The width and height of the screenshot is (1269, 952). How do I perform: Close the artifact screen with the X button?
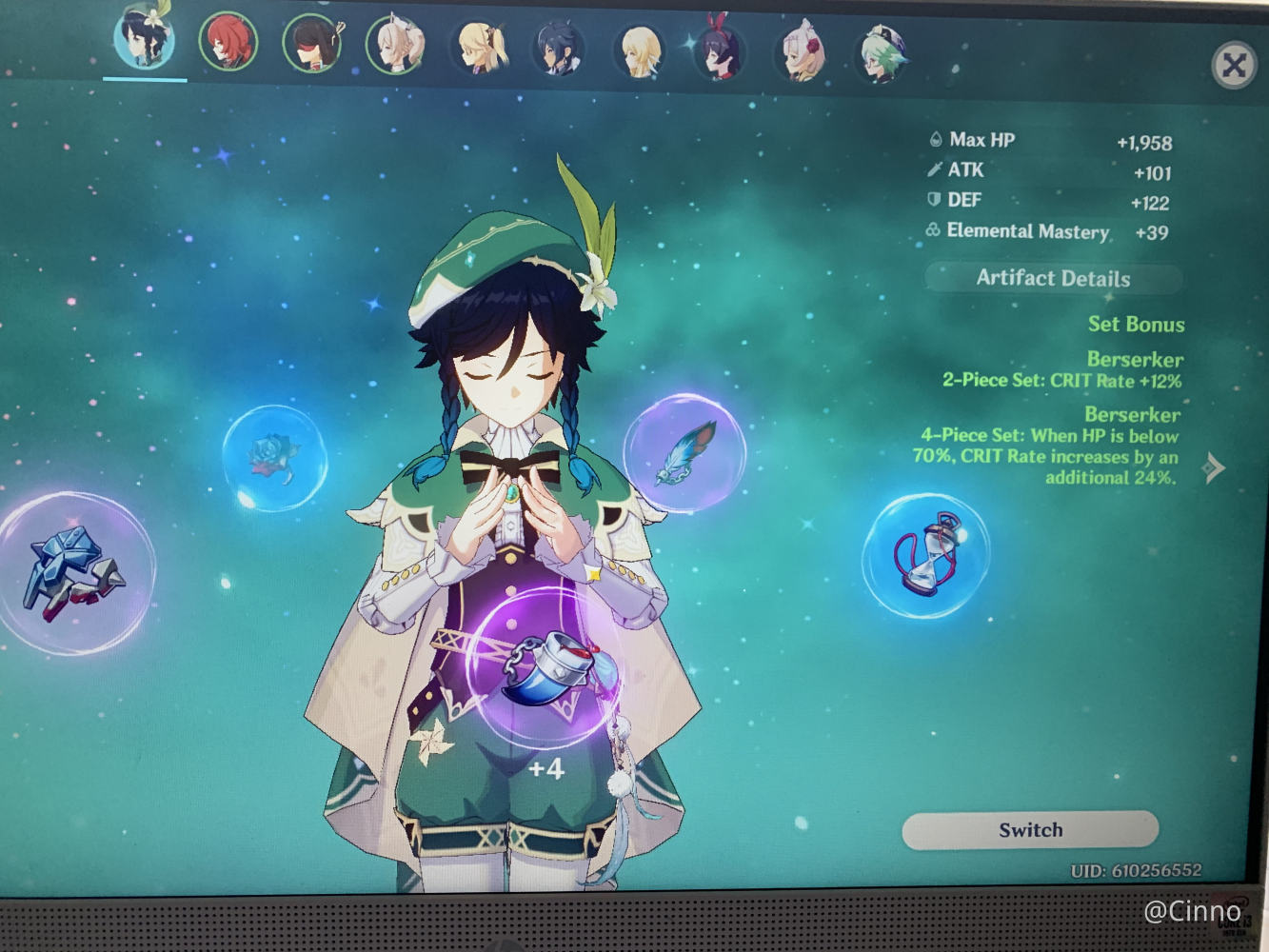pos(1234,65)
